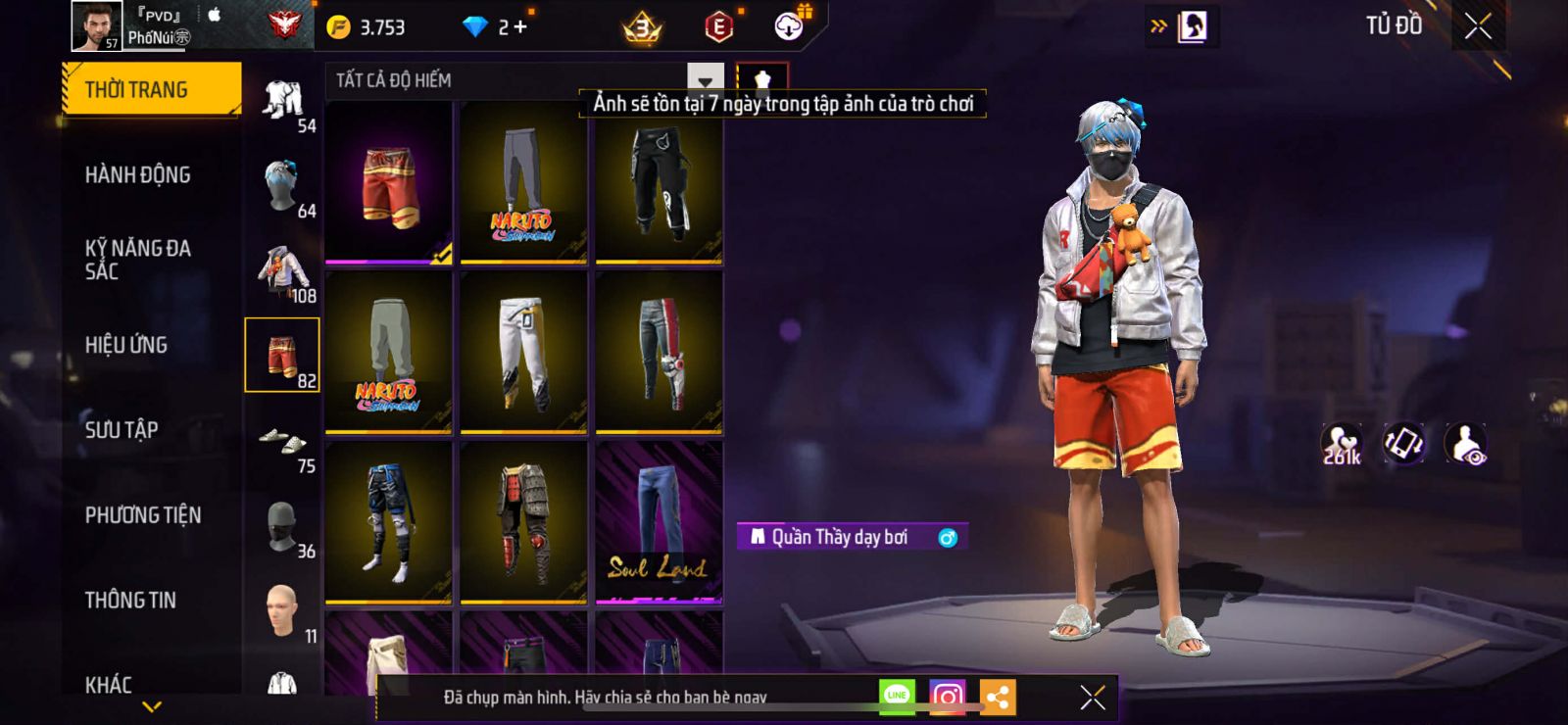Screen dimensions: 1568x725
Task: Open the Phương Tiện tab
Action: (x=143, y=515)
